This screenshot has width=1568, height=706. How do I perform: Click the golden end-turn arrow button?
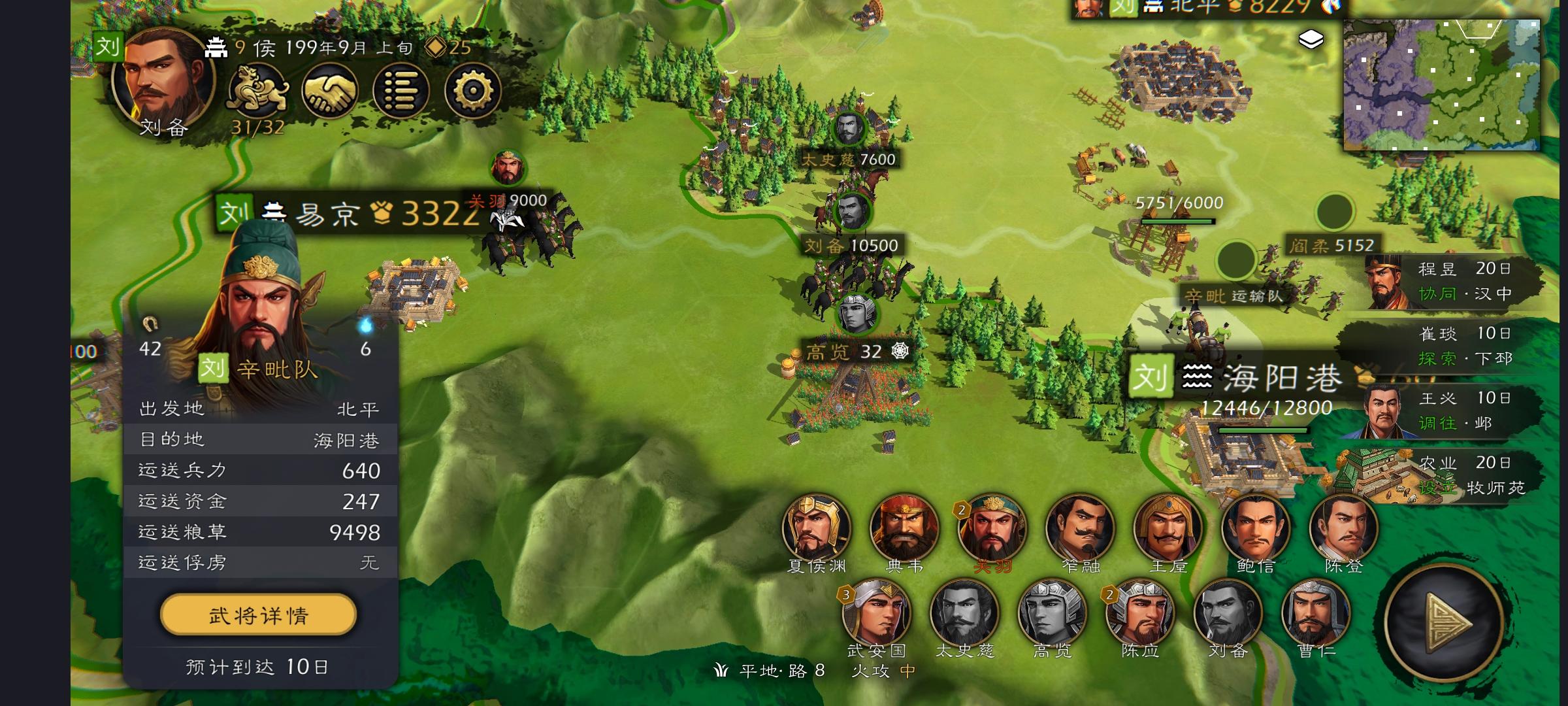click(x=1445, y=622)
